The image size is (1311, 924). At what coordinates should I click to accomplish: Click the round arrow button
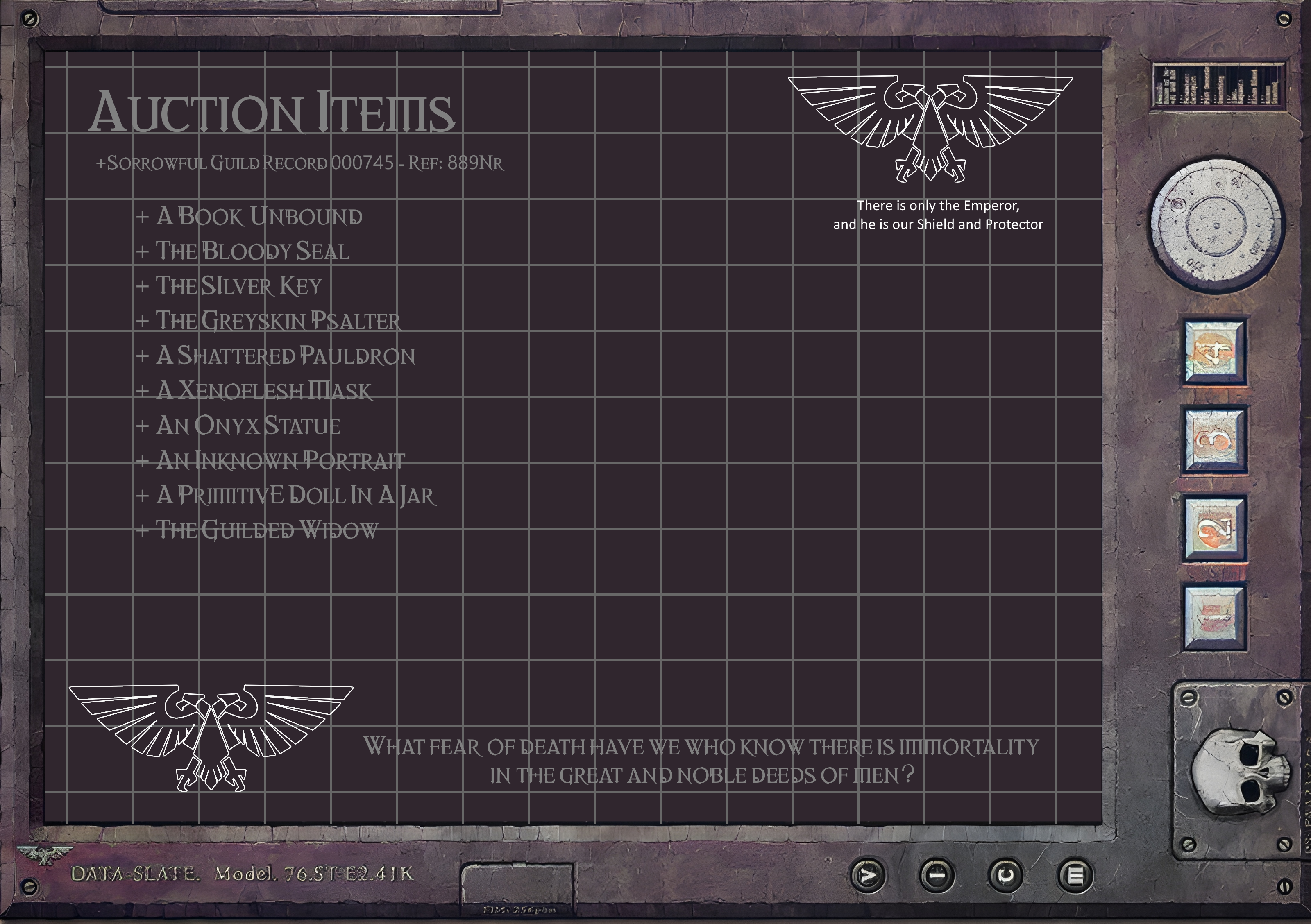pos(868,875)
